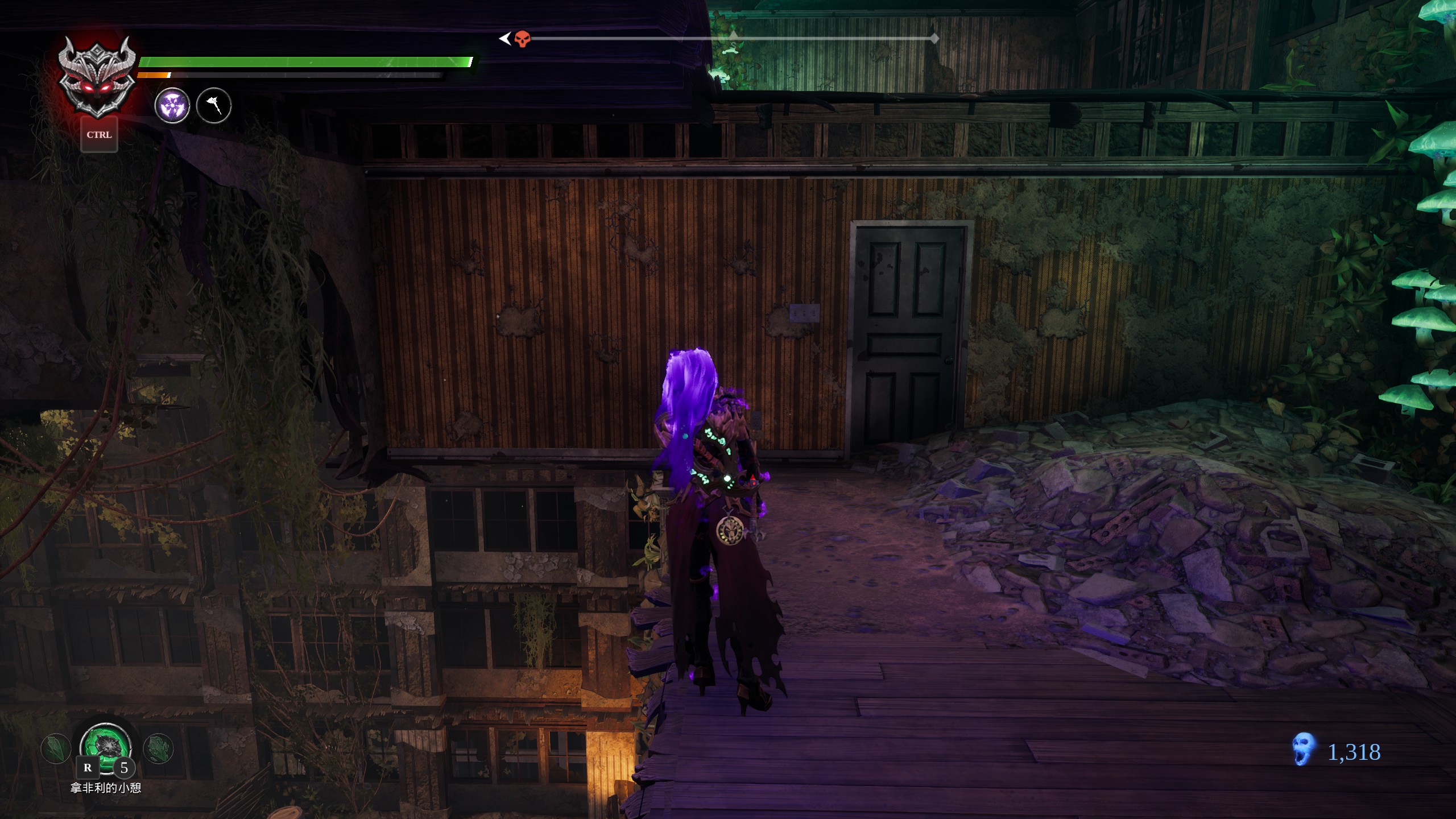This screenshot has width=1456, height=819.
Task: Use the Nephilim's Respite healing item
Action: [106, 746]
